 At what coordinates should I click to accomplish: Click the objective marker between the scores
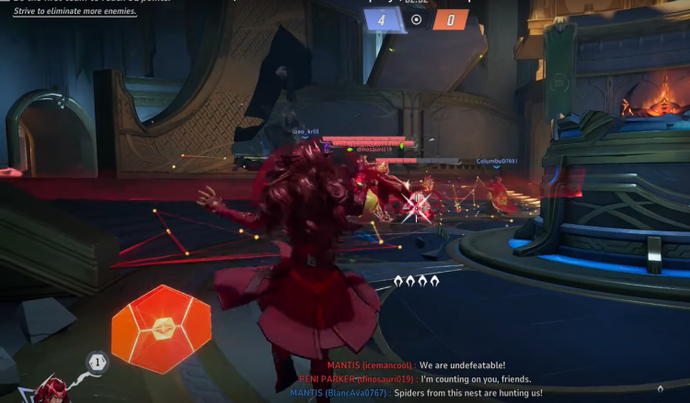[x=417, y=20]
